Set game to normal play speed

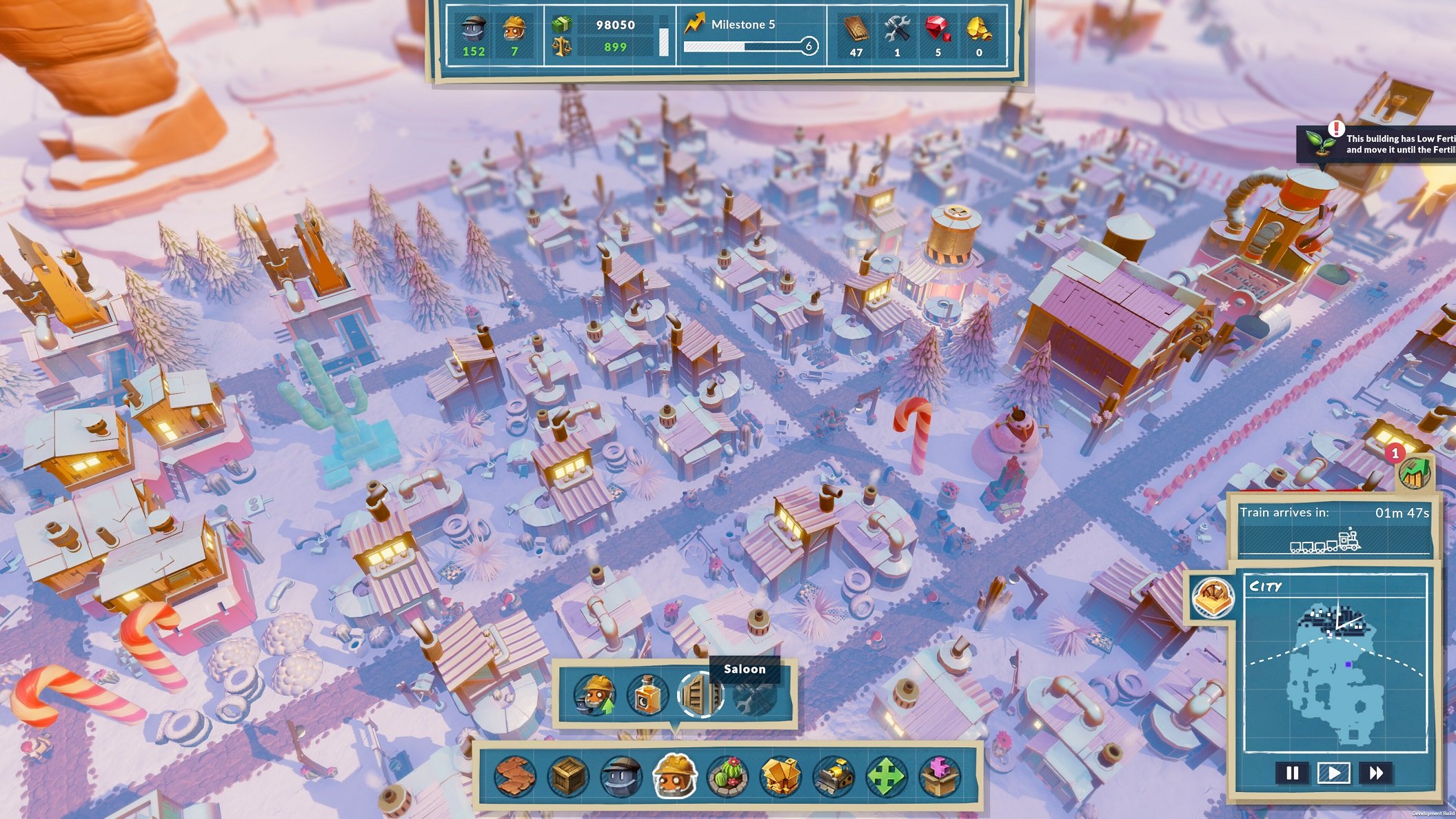(x=1333, y=773)
